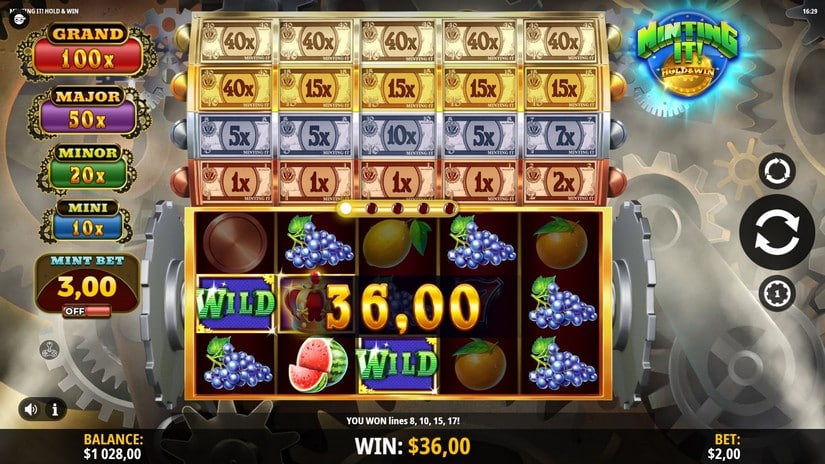
Task: Toggle the Mint Bet OFF switch
Action: (x=84, y=311)
